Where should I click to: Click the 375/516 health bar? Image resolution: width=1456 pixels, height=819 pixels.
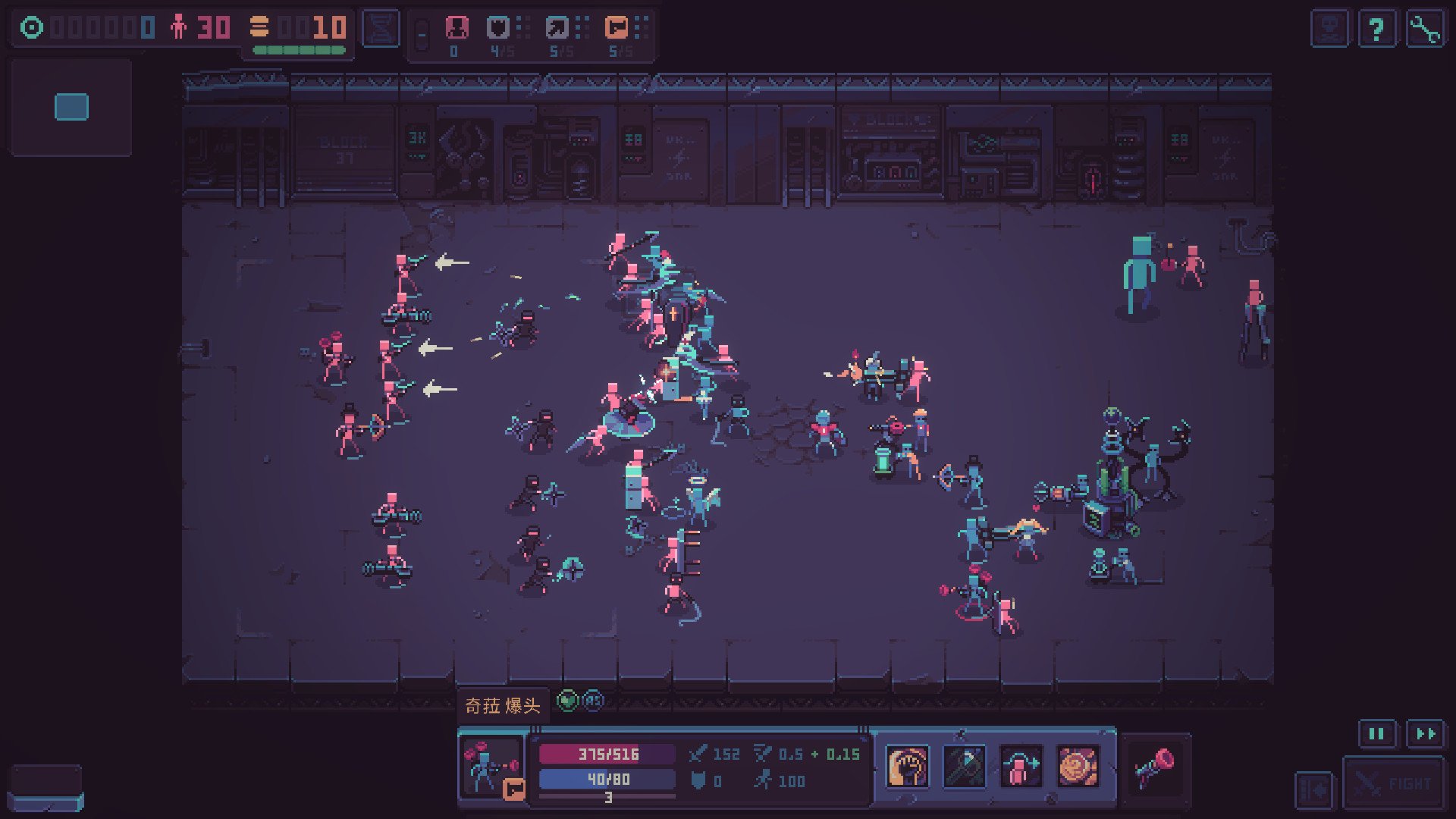coord(607,754)
